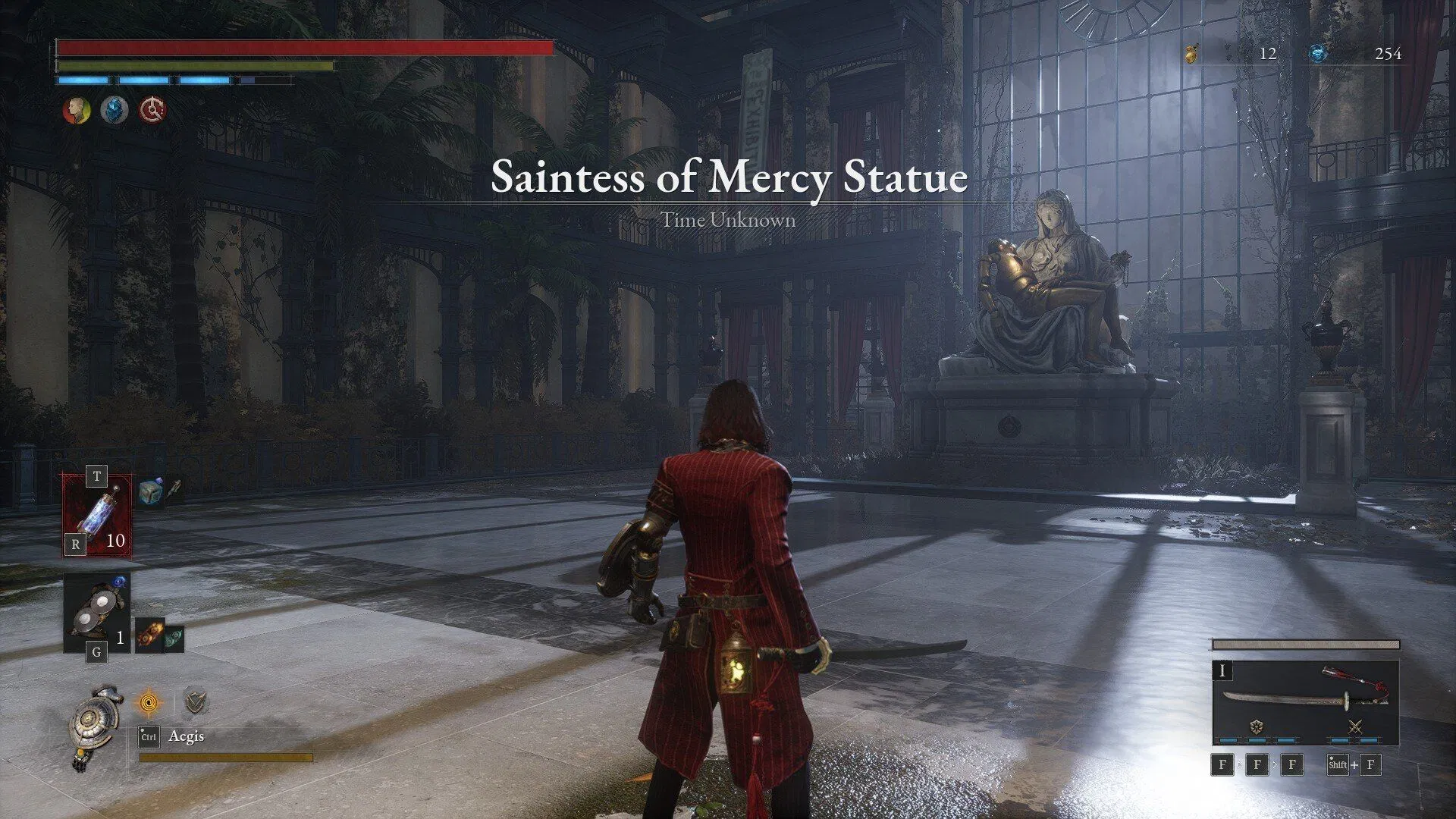
Task: Click the blue Ergo currency icon
Action: click(1318, 53)
